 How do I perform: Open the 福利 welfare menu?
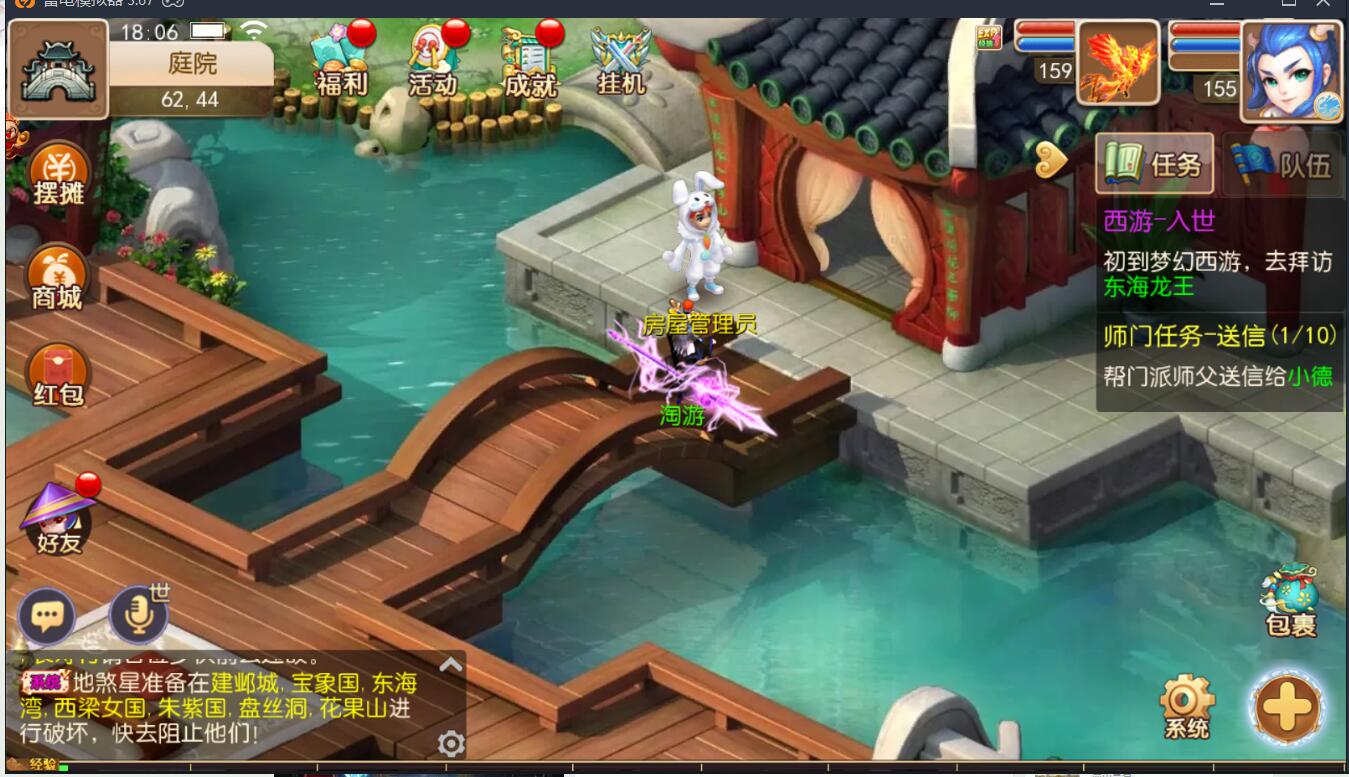341,62
